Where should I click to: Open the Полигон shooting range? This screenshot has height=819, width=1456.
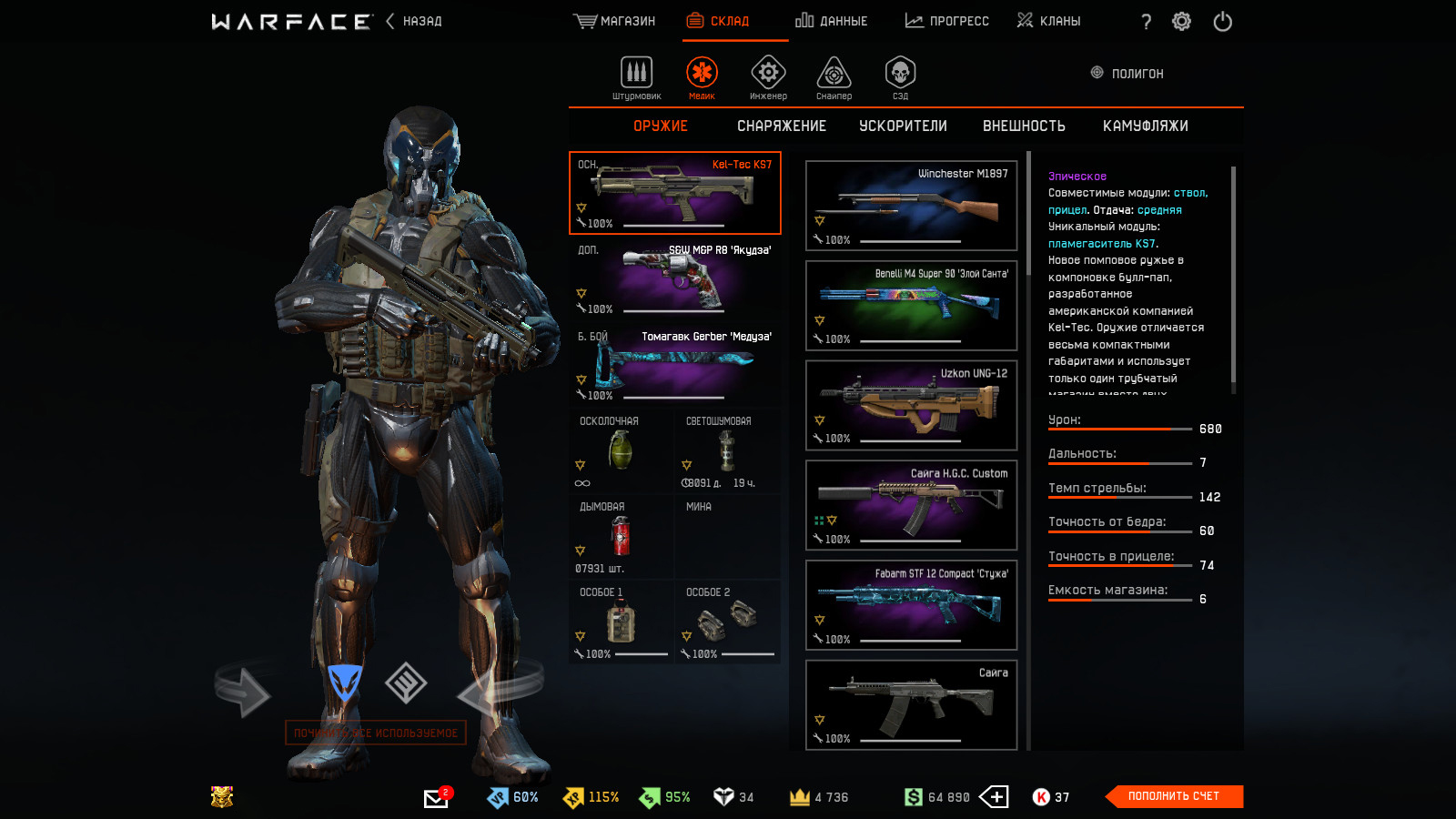pyautogui.click(x=1127, y=74)
